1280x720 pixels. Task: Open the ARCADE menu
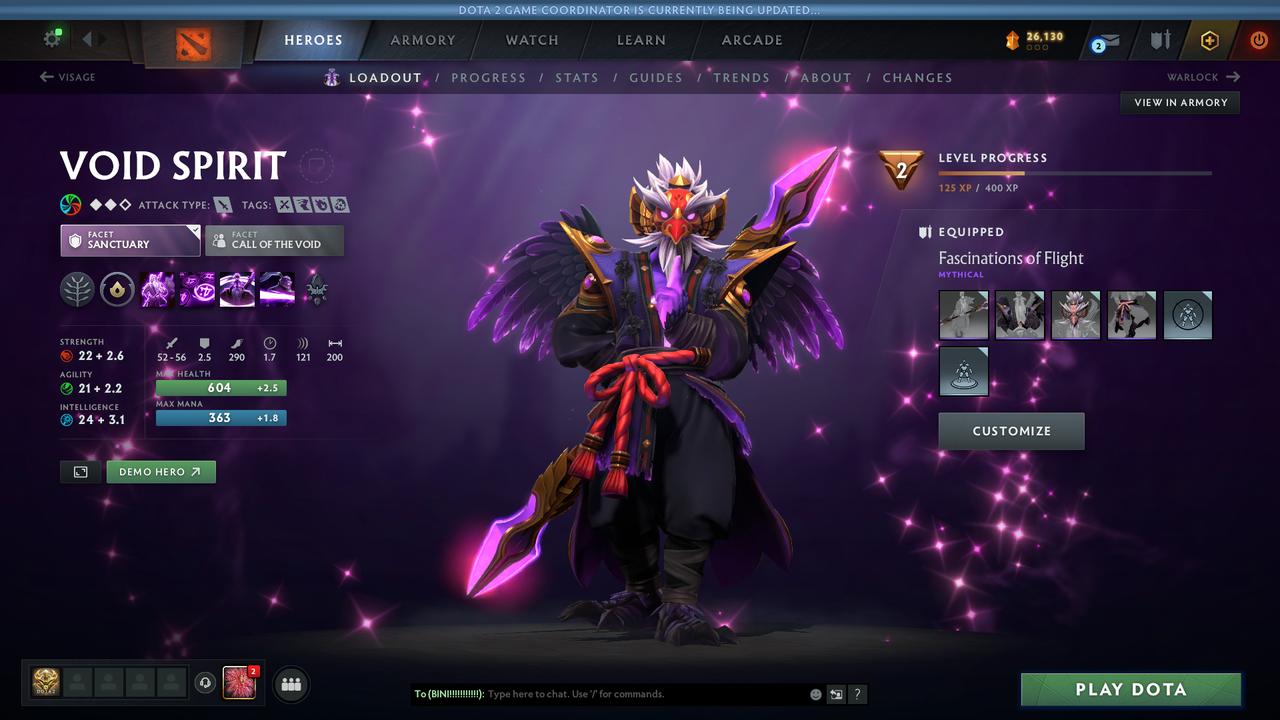(x=752, y=40)
